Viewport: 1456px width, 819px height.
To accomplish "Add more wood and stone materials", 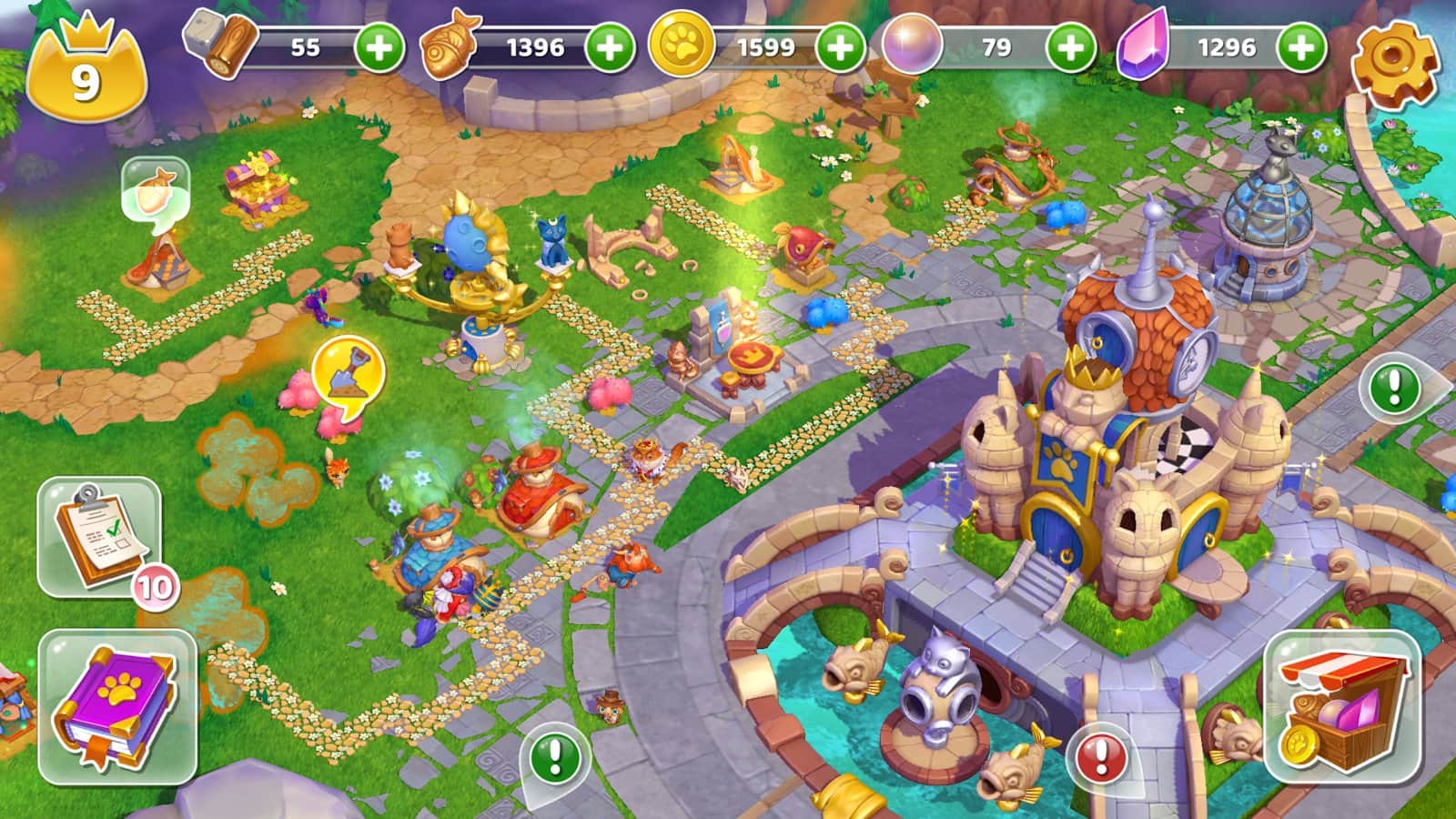I will (x=379, y=47).
